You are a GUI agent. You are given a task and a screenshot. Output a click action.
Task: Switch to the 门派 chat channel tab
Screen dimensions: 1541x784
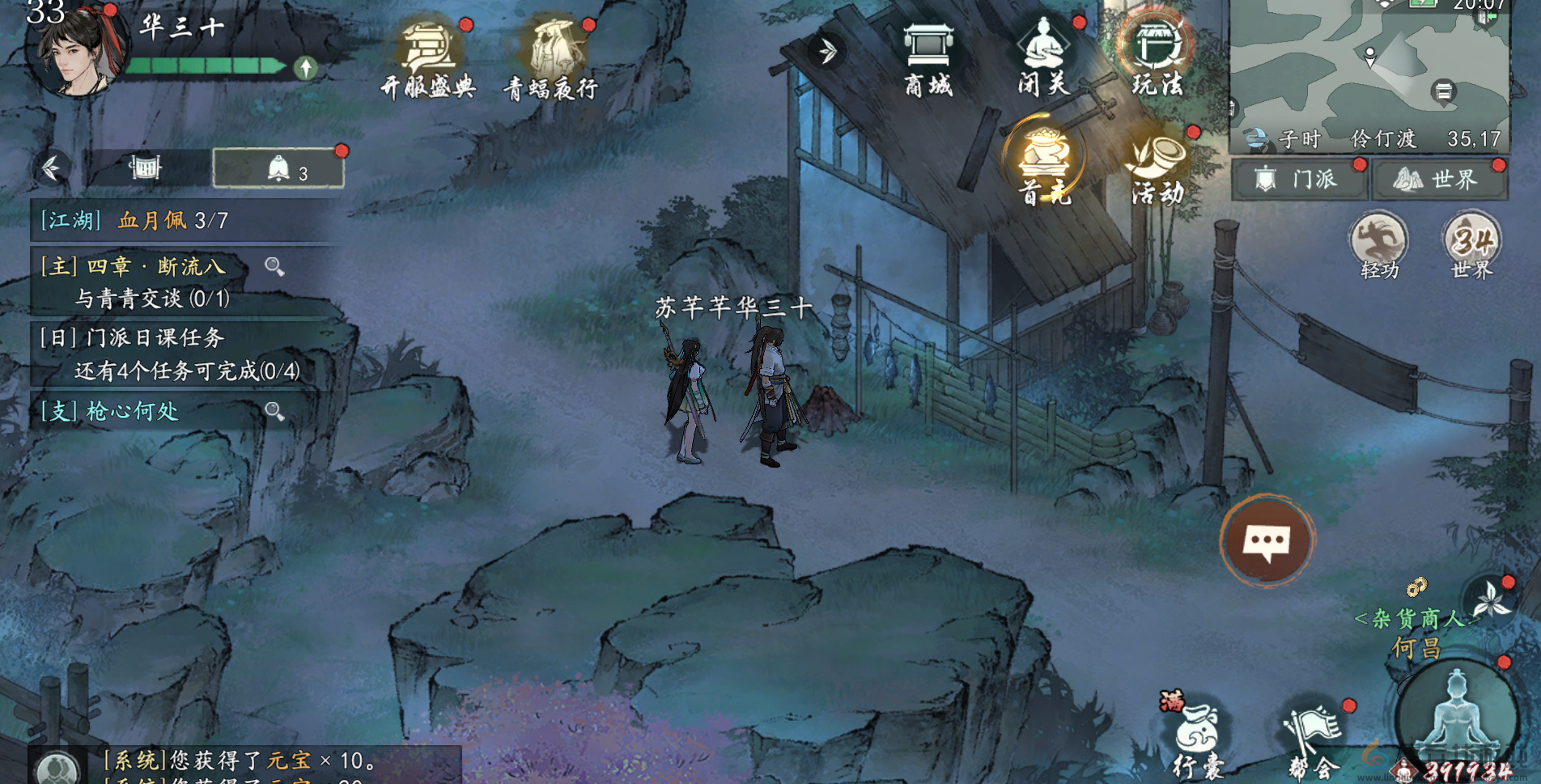(1300, 179)
